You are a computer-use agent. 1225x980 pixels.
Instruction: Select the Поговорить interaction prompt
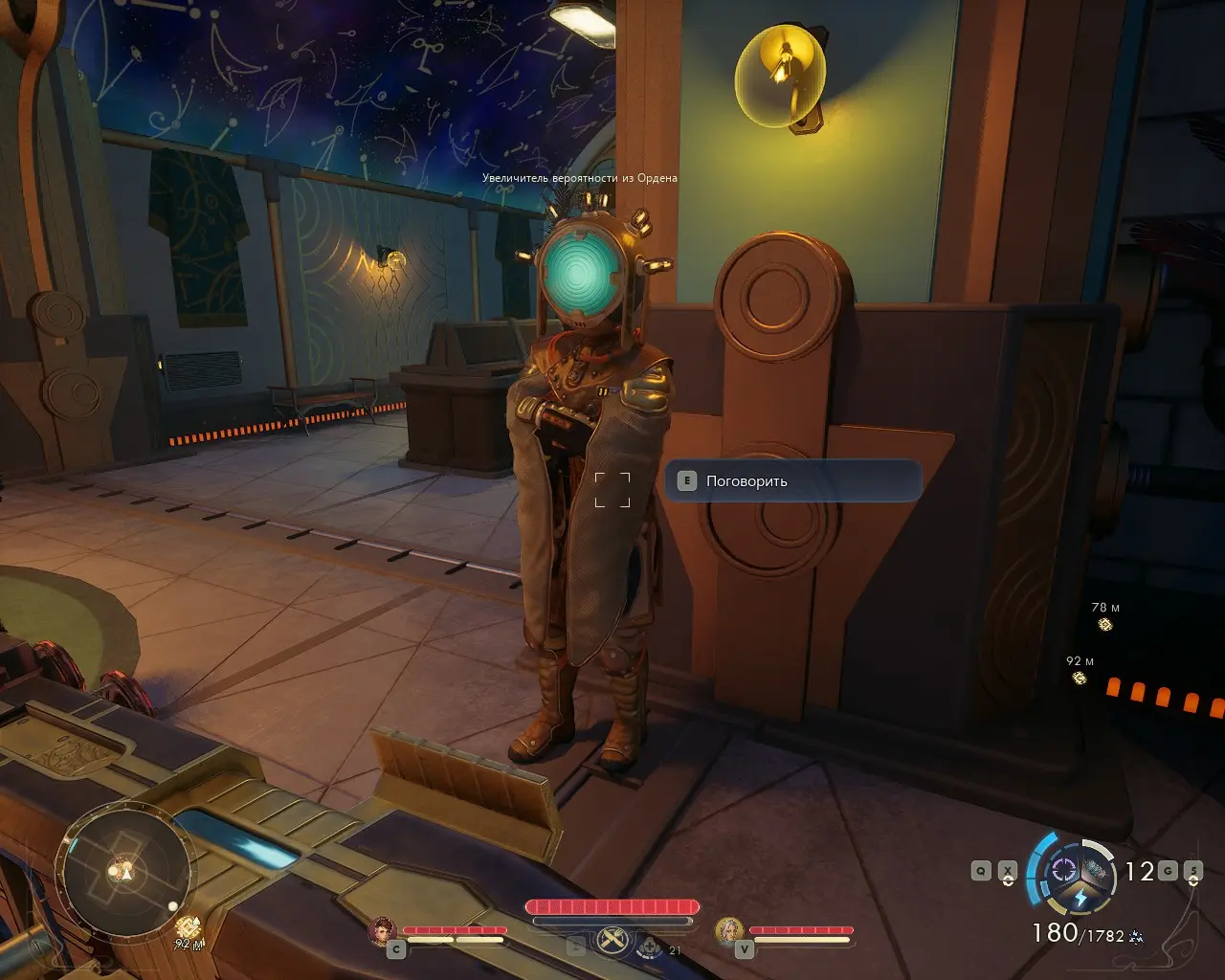click(x=792, y=481)
